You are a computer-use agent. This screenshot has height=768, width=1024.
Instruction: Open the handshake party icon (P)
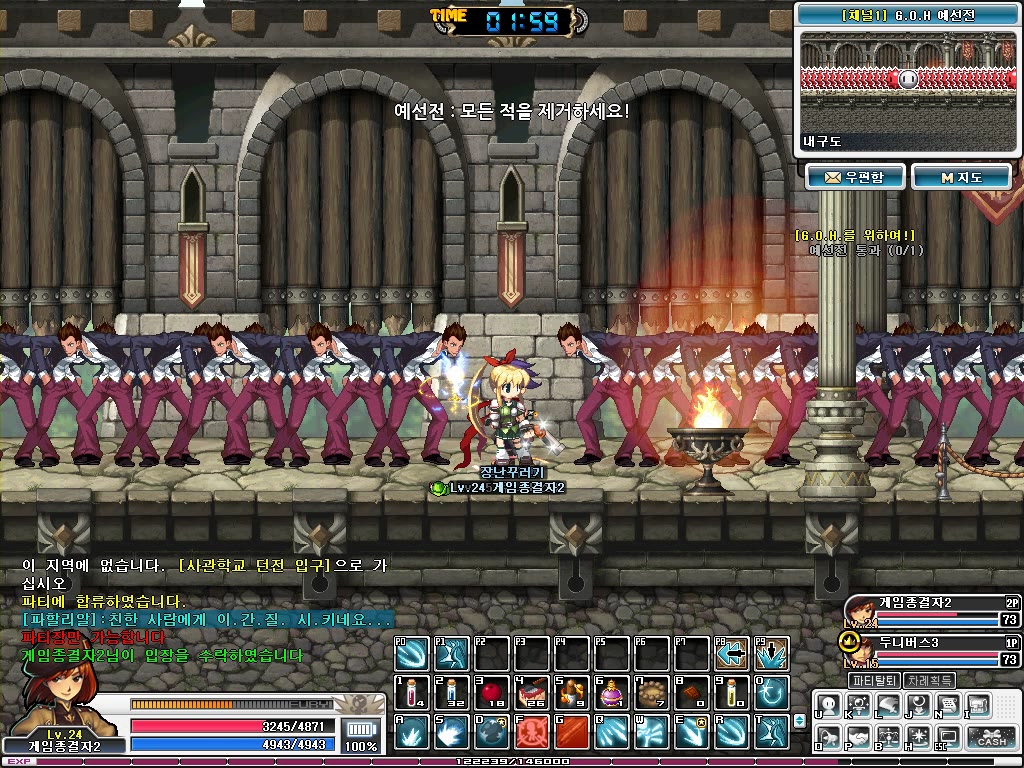[858, 739]
